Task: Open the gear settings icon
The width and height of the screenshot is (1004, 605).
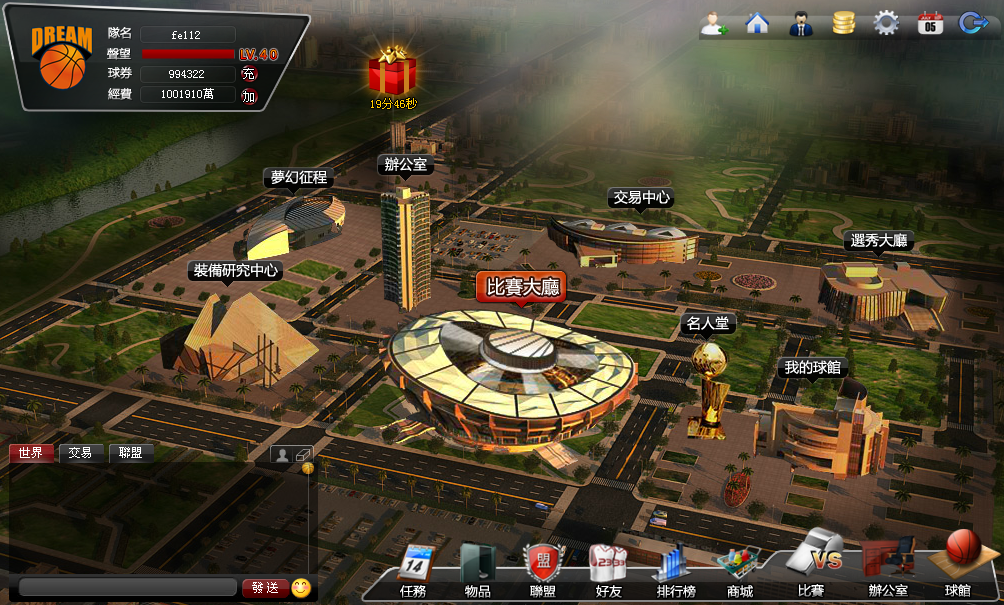Action: pos(886,23)
